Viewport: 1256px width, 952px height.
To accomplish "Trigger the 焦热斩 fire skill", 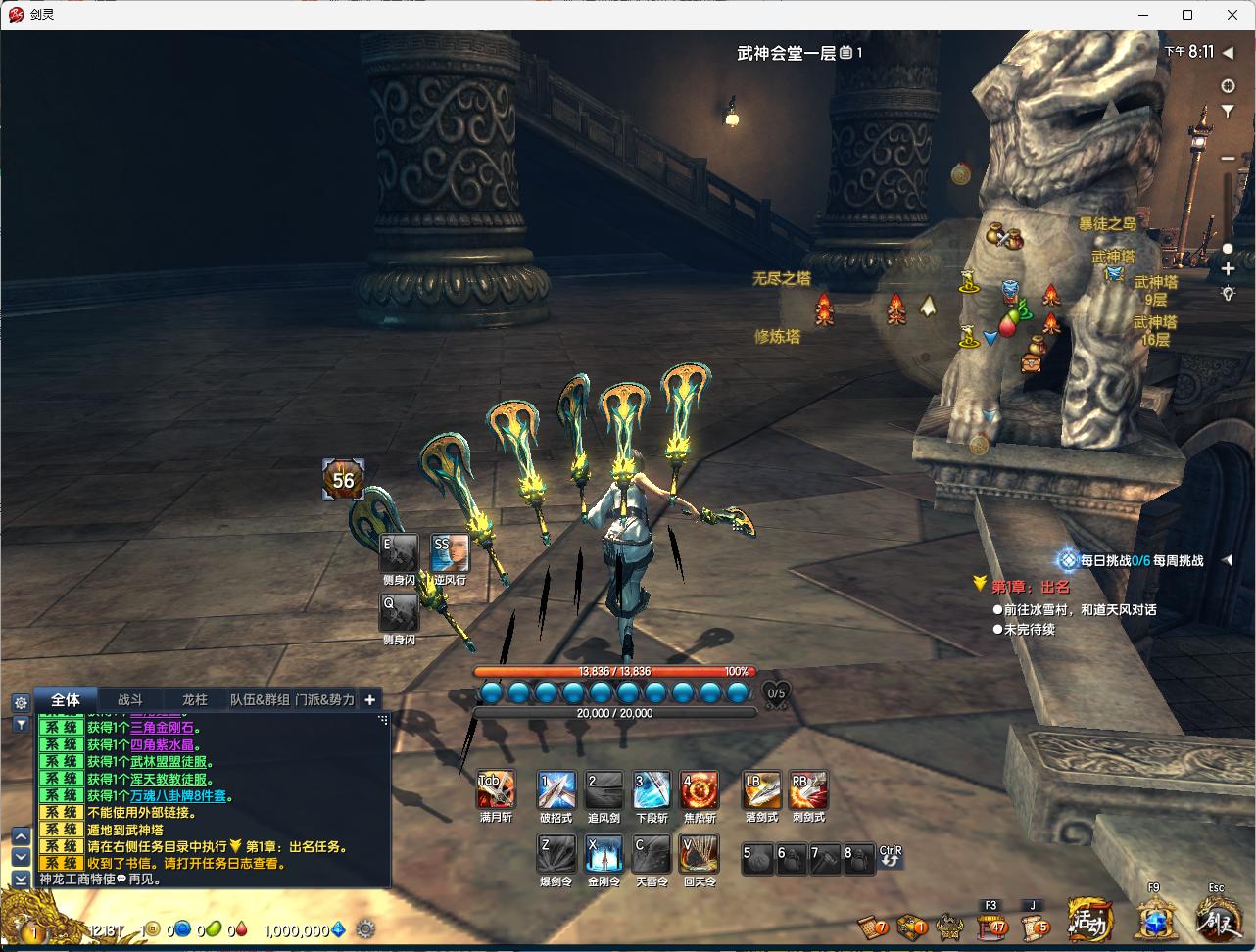I will 700,790.
